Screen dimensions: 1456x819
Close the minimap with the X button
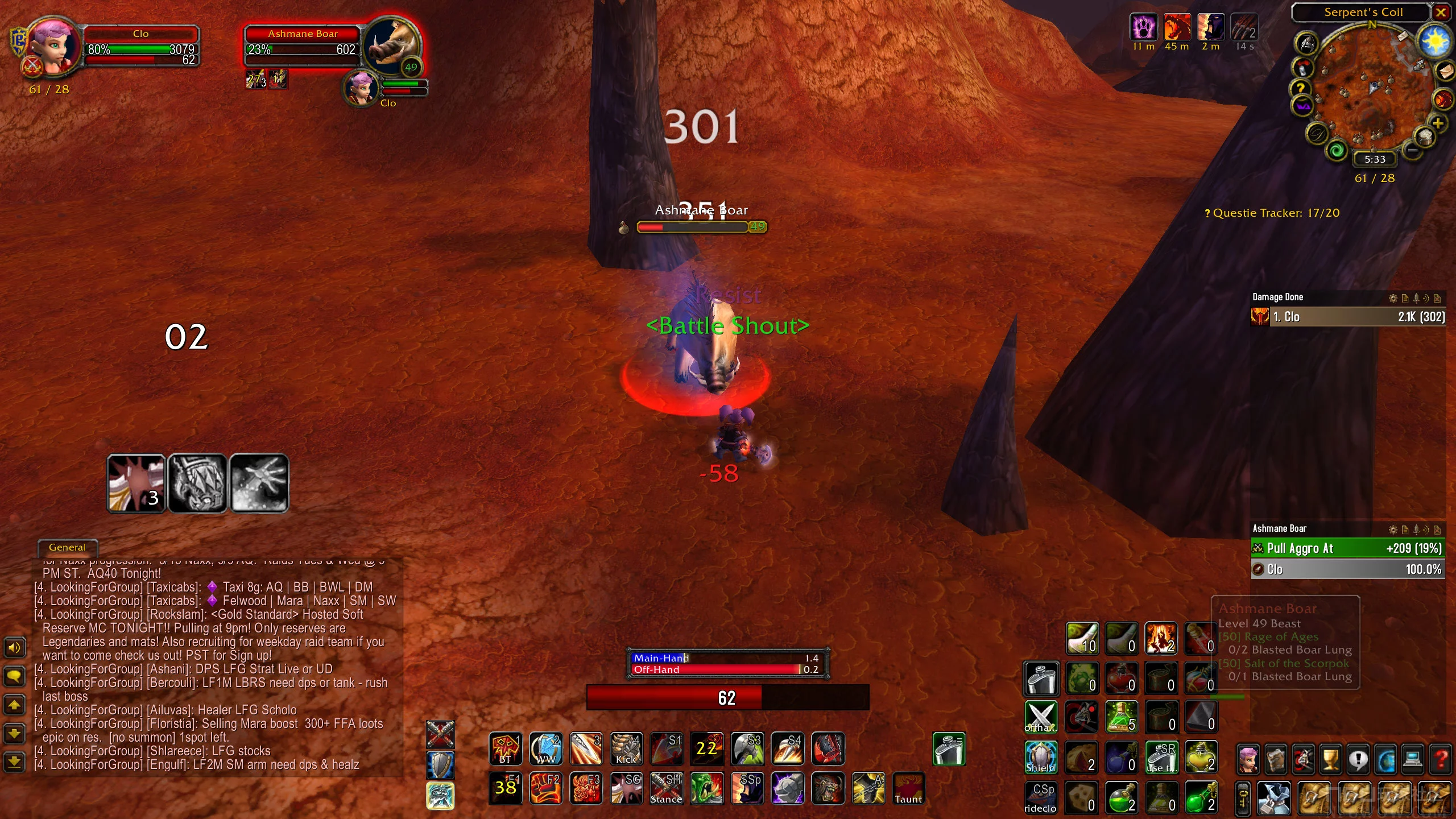1441,12
